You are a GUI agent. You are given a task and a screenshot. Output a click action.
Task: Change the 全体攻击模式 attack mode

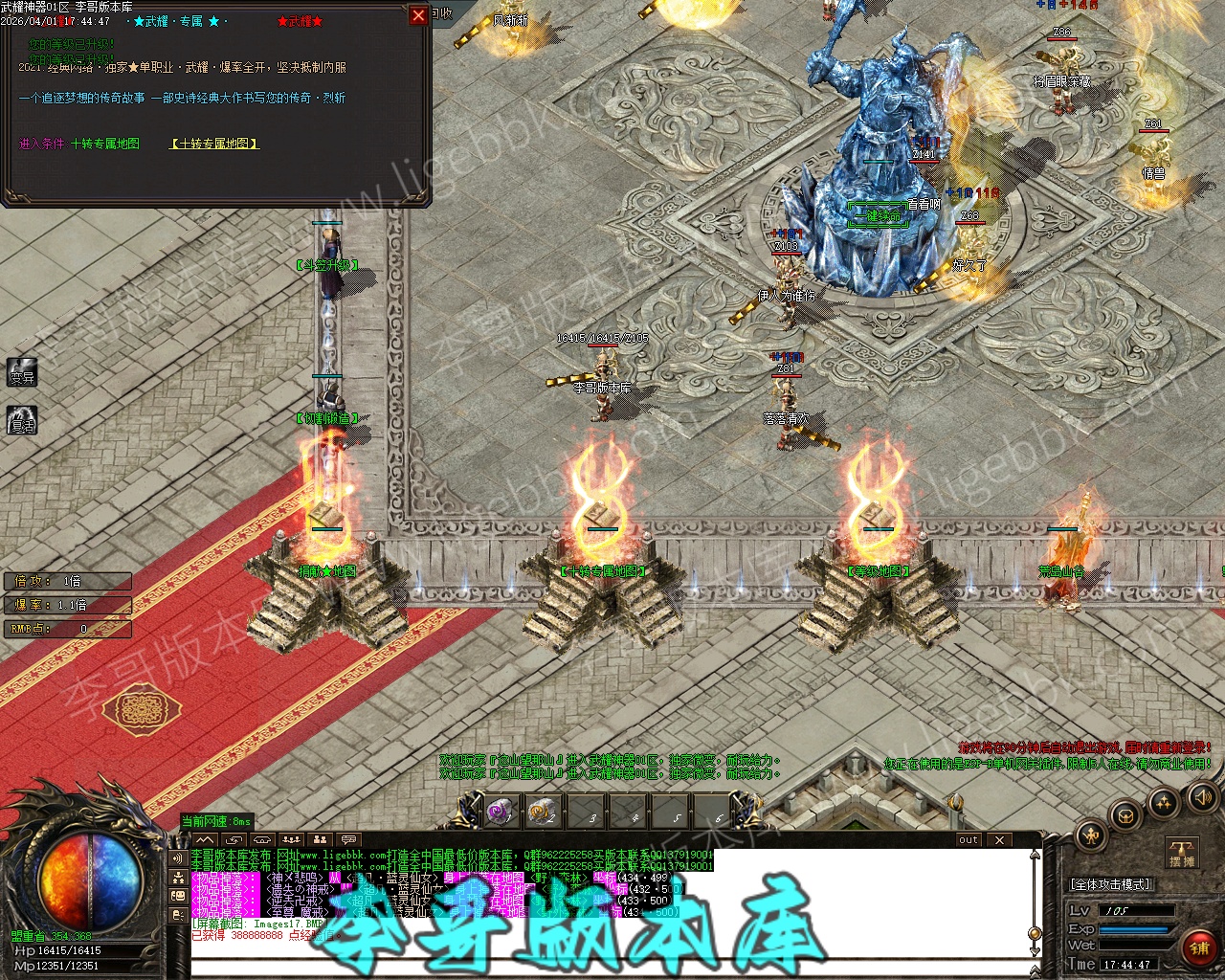click(x=1110, y=884)
